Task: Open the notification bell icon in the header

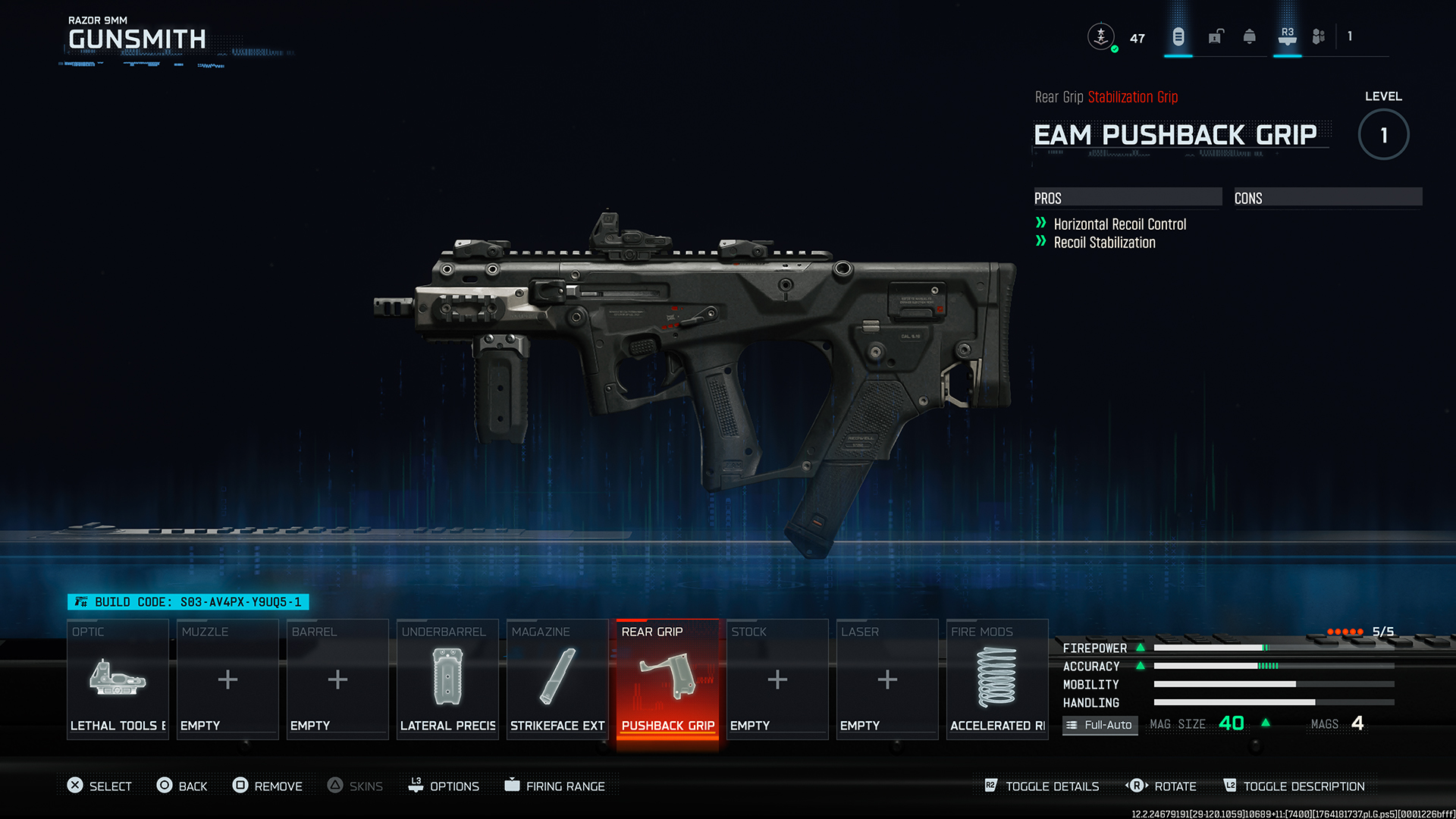Action: click(1248, 36)
